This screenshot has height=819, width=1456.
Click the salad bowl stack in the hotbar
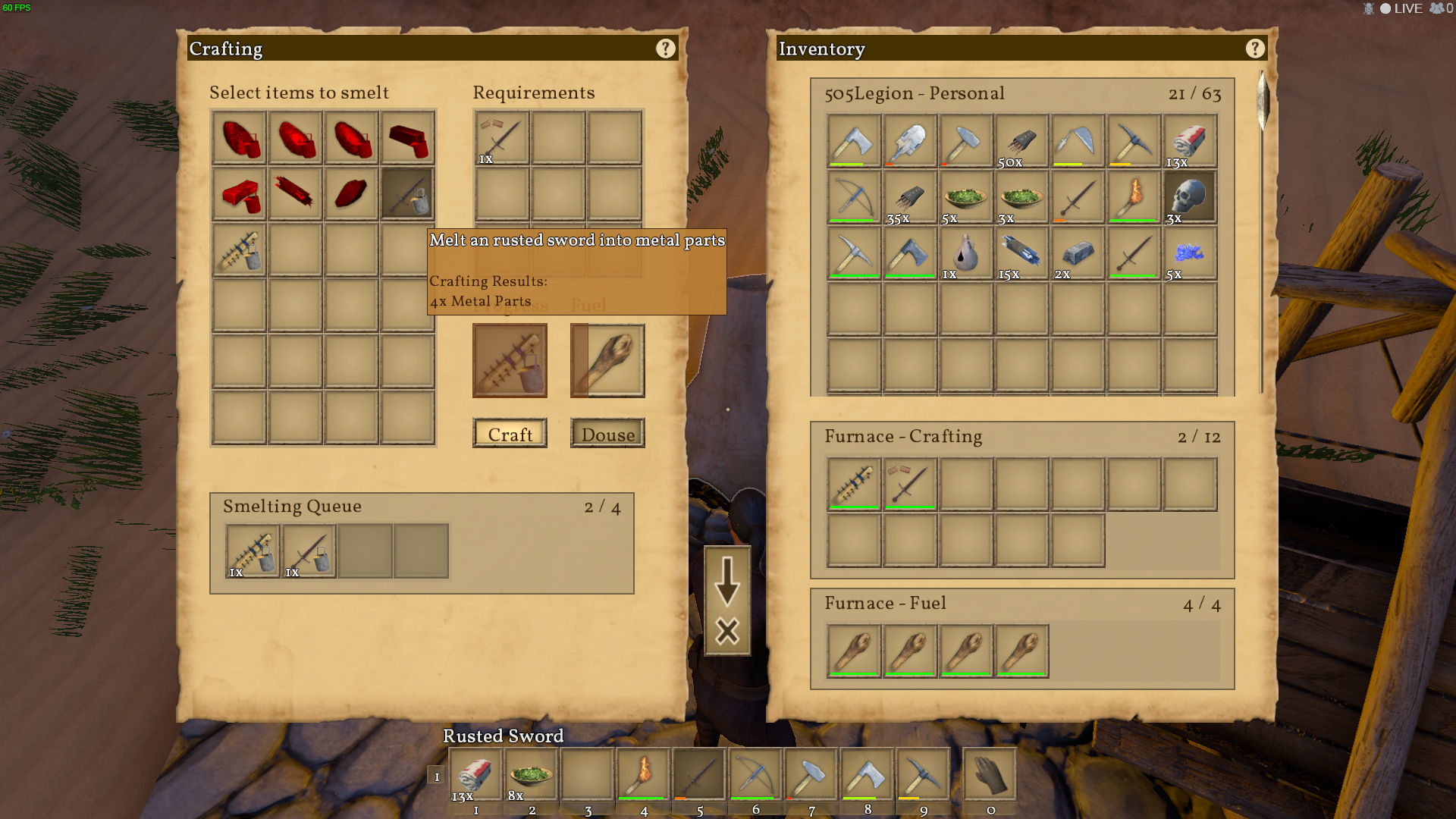[531, 773]
